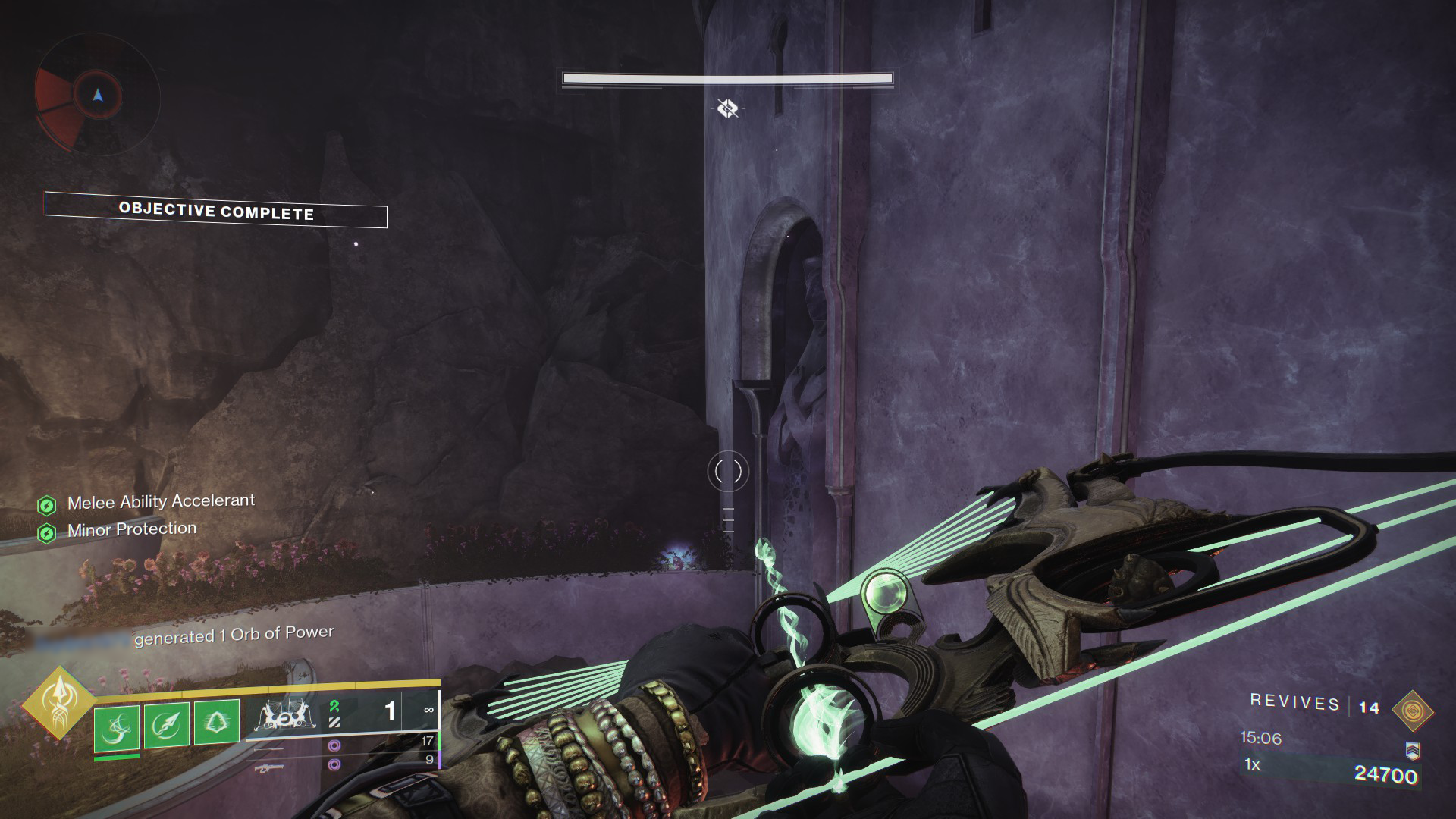The width and height of the screenshot is (1456, 819).
Task: Select the Objective Complete banner
Action: pyautogui.click(x=216, y=211)
